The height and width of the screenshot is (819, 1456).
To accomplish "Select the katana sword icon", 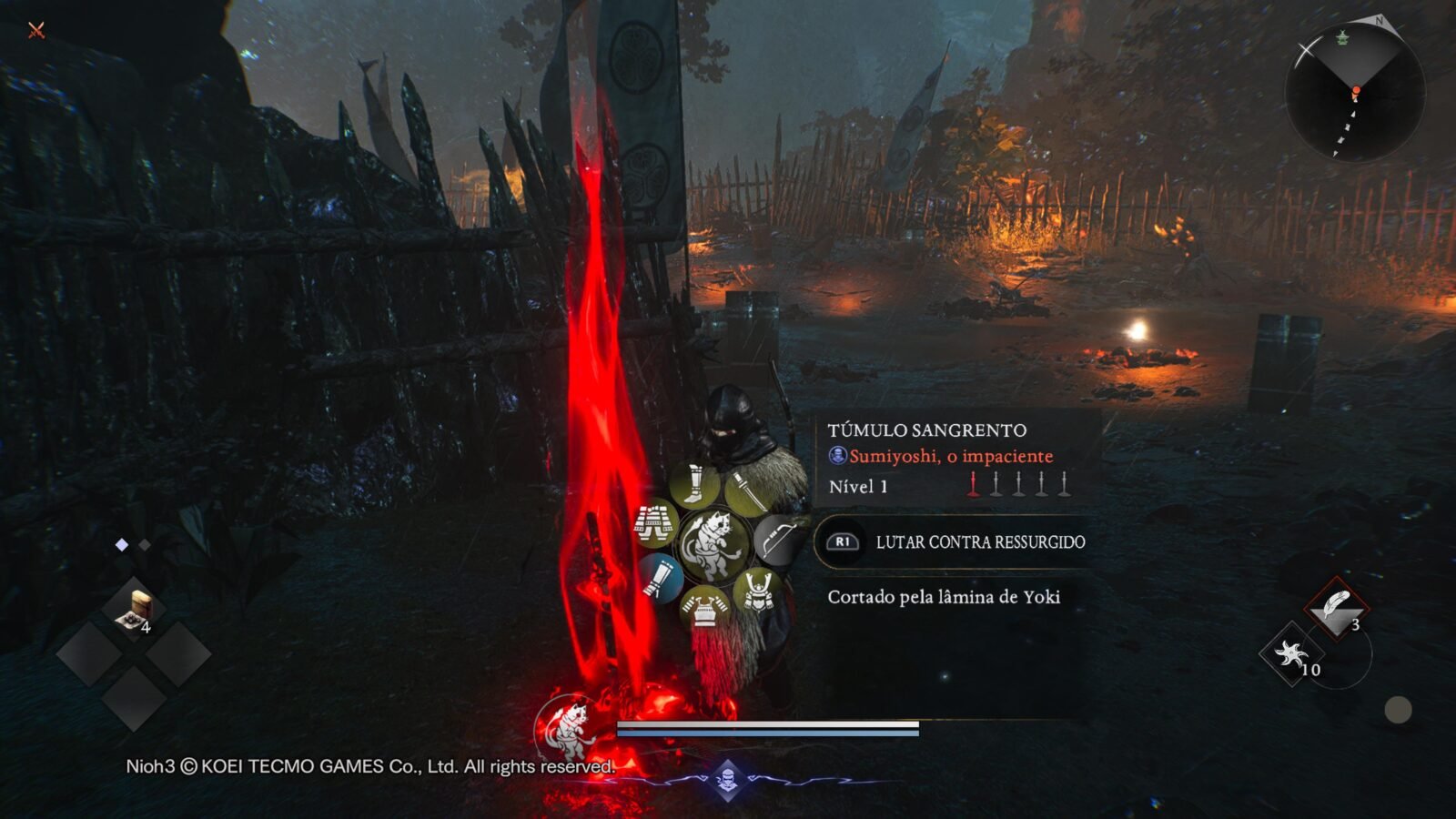I will tap(745, 490).
